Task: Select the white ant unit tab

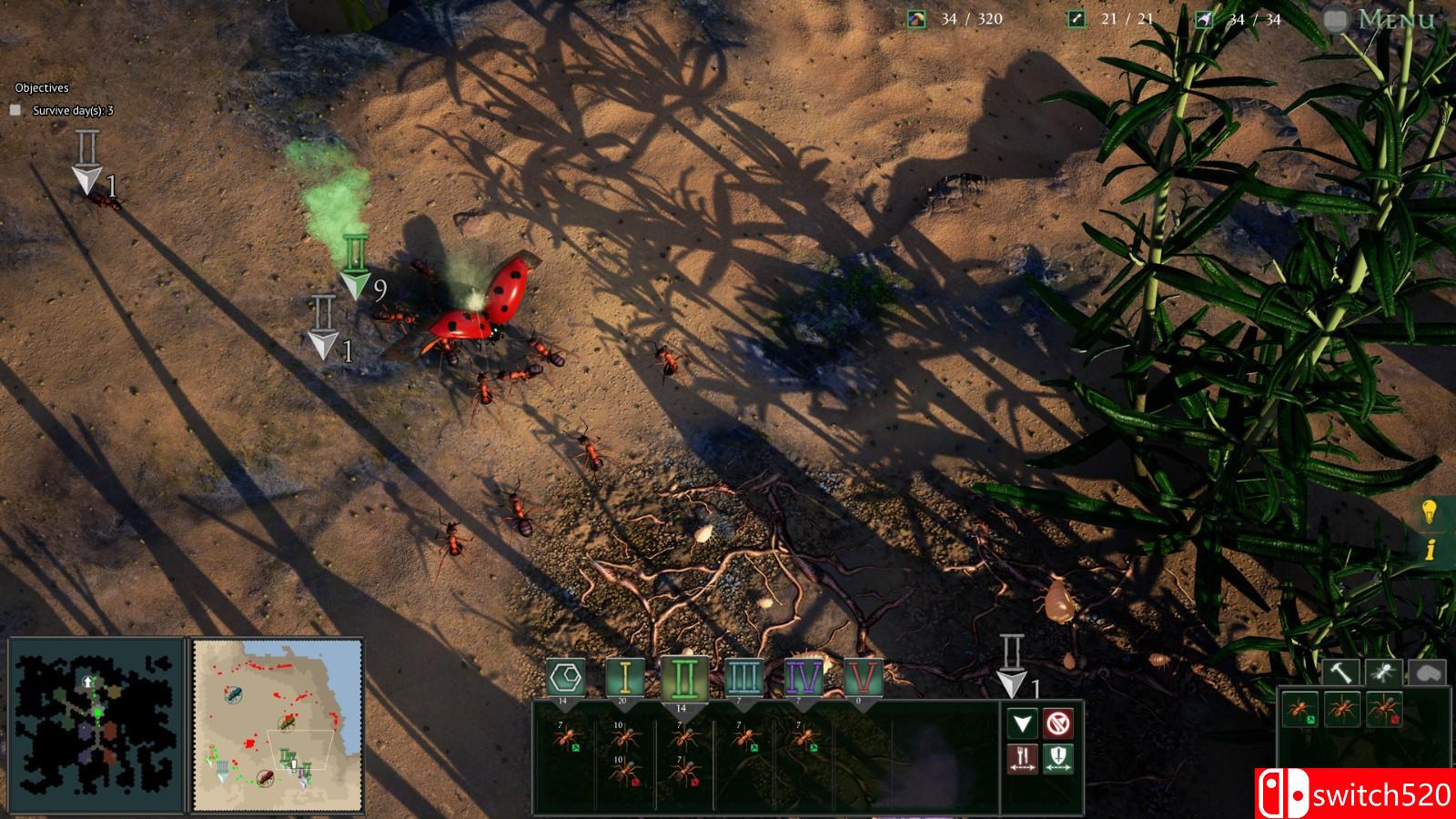Action: [x=1383, y=672]
